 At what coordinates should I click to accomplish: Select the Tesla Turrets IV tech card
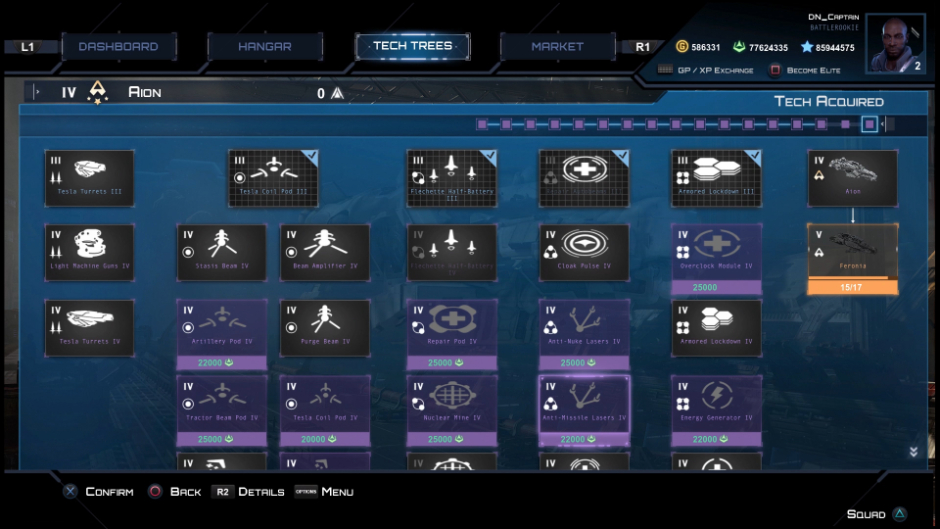point(89,327)
